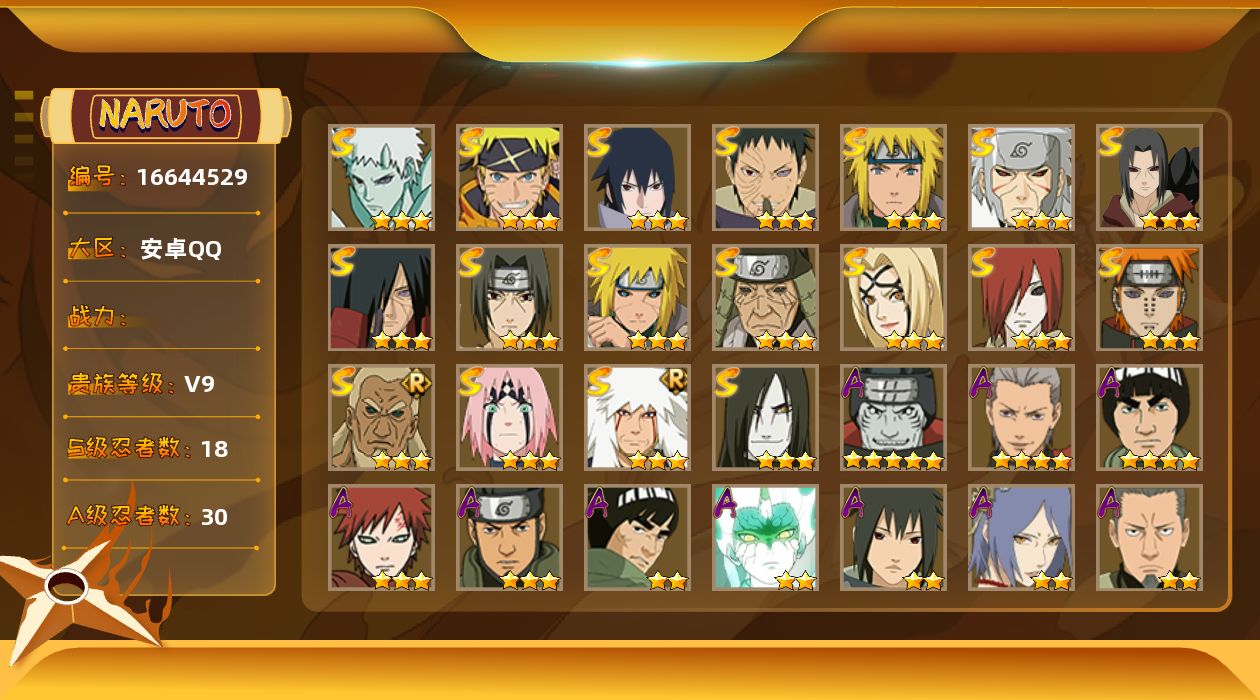1260x700 pixels.
Task: Select the blue-haired Konan portrait
Action: tap(1021, 537)
